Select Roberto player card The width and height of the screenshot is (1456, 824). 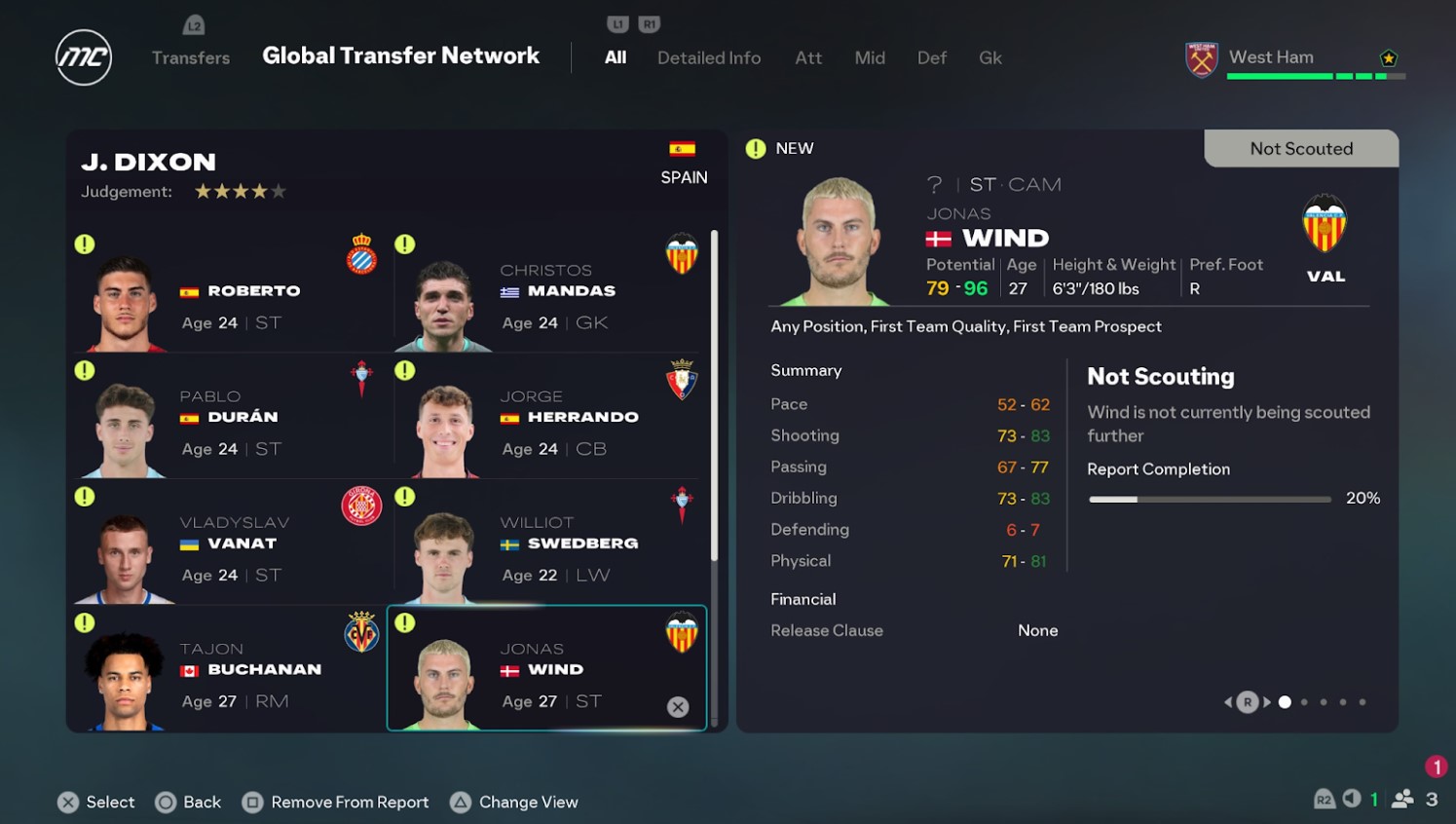pos(230,290)
